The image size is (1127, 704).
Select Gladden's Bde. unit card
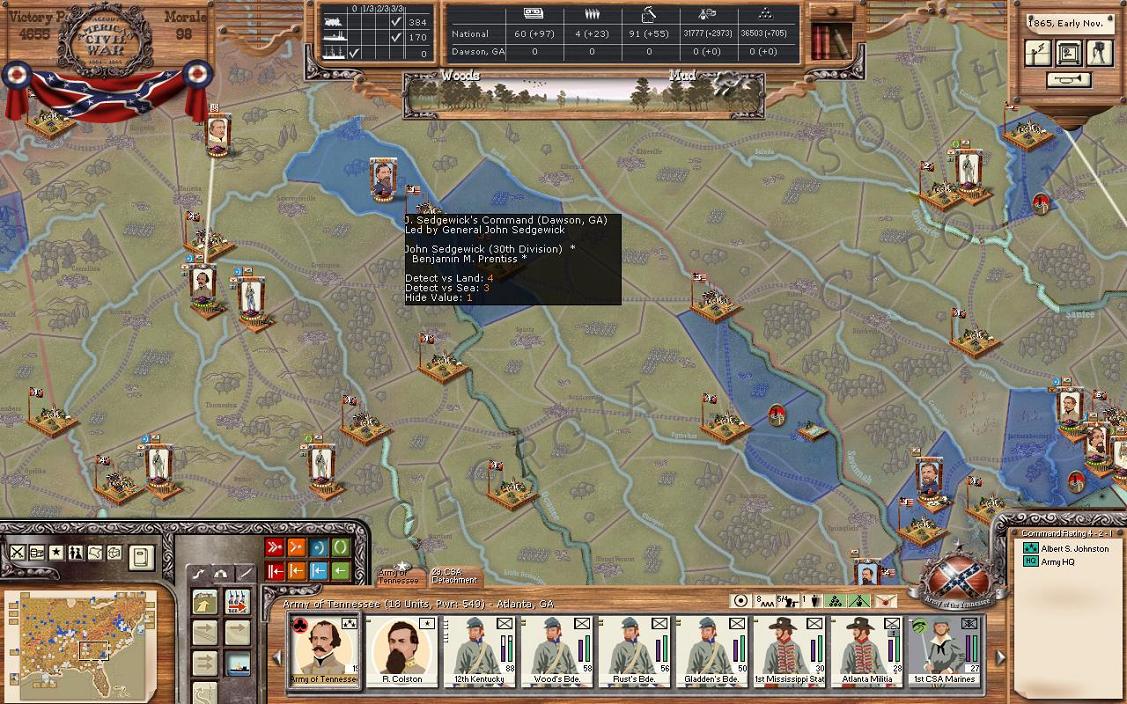click(x=710, y=648)
